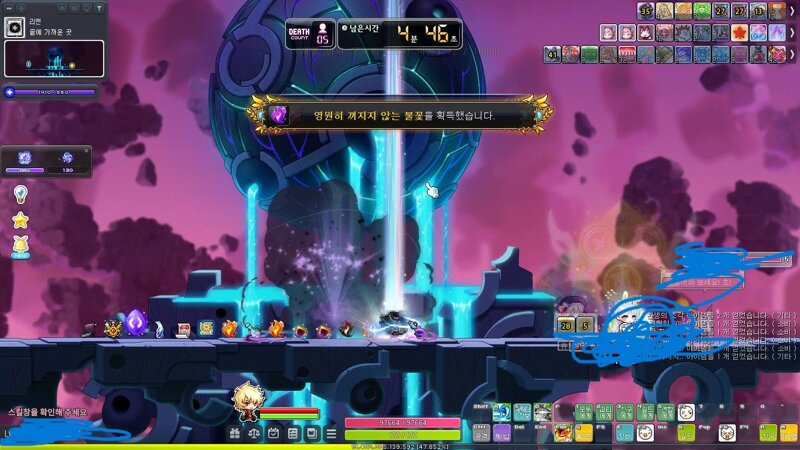Select the purple crystal in the item bar
The height and width of the screenshot is (450, 800).
(x=136, y=323)
